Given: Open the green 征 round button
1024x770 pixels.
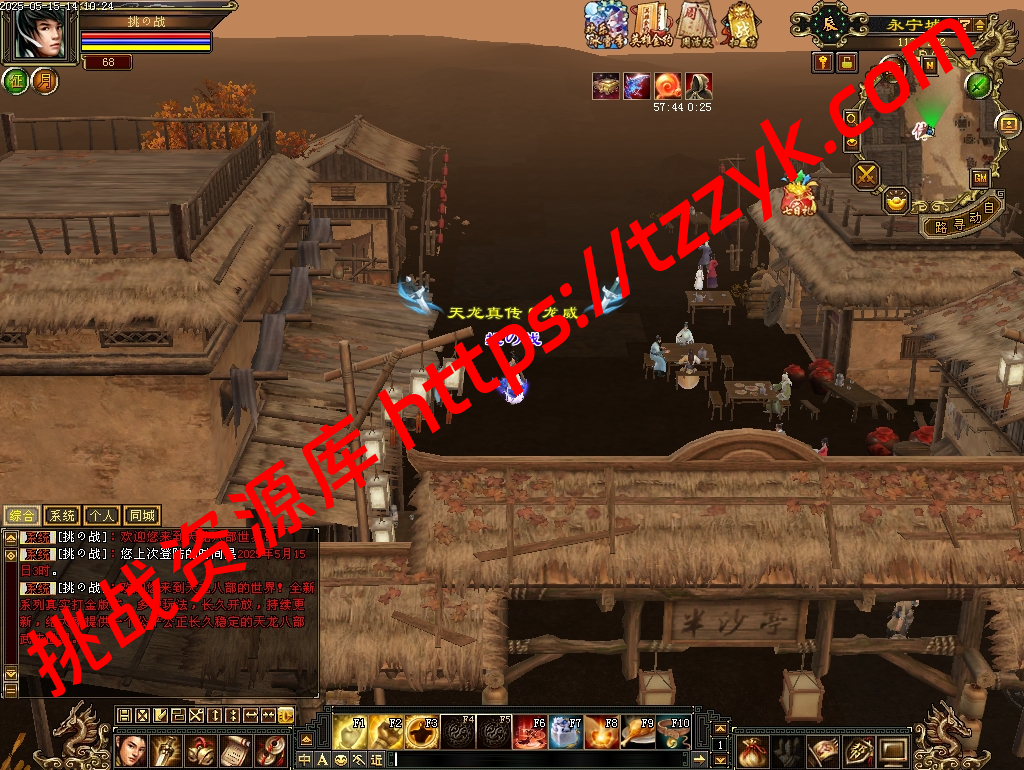Looking at the screenshot, I should [x=16, y=81].
